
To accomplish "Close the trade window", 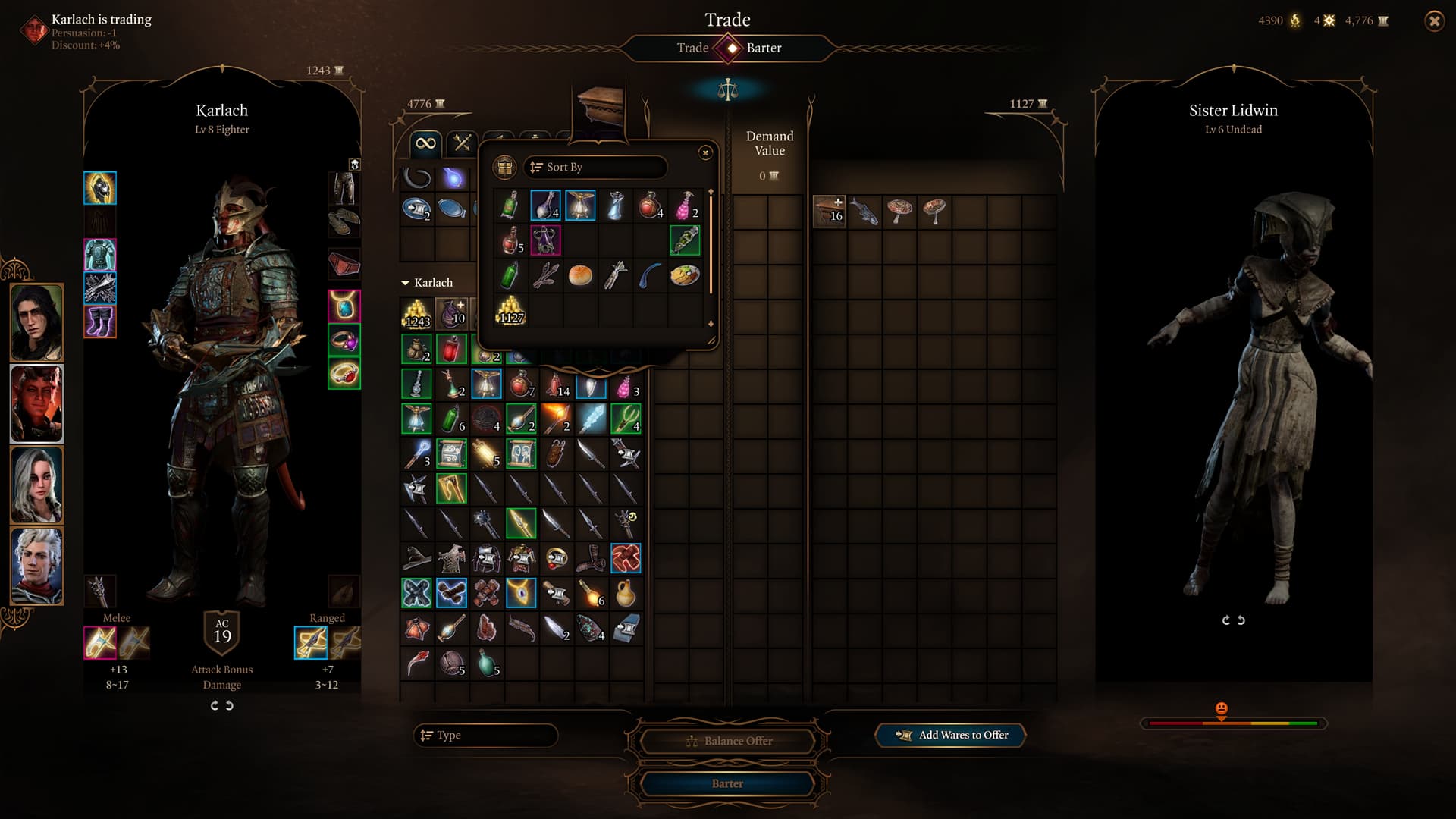I will click(x=1434, y=21).
